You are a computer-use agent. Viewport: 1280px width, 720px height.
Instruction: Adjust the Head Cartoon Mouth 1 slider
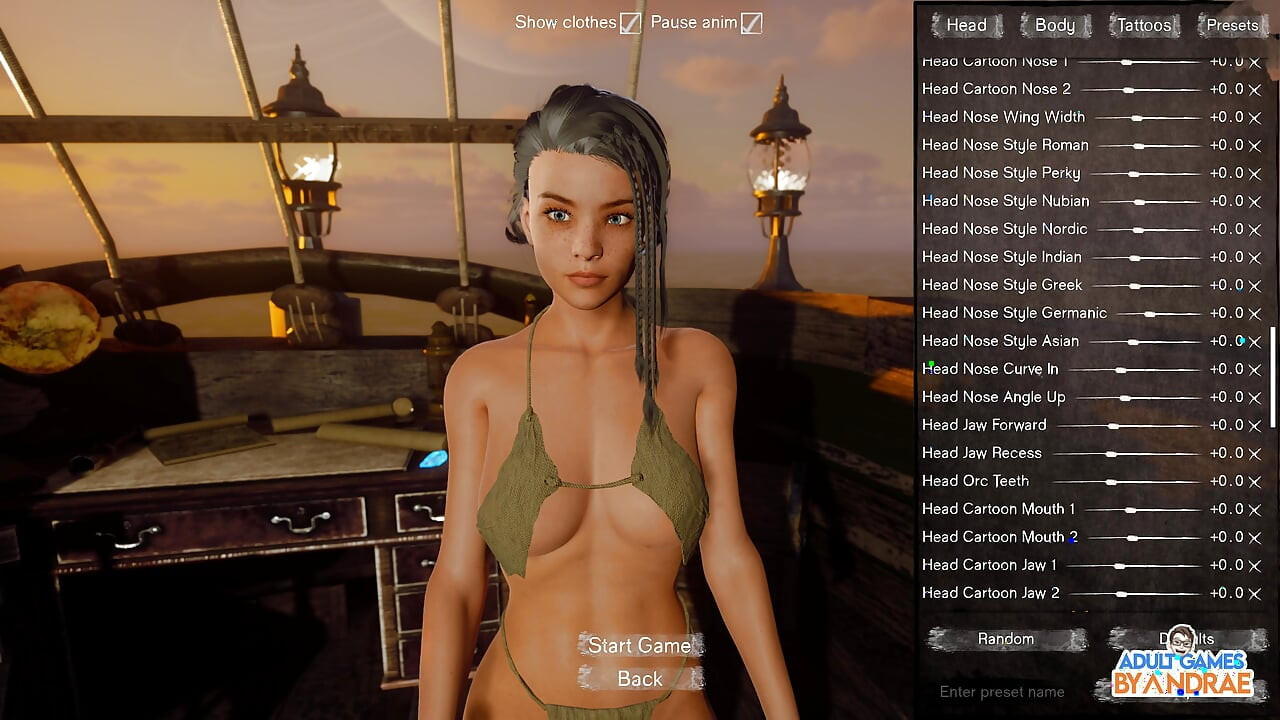point(1131,510)
